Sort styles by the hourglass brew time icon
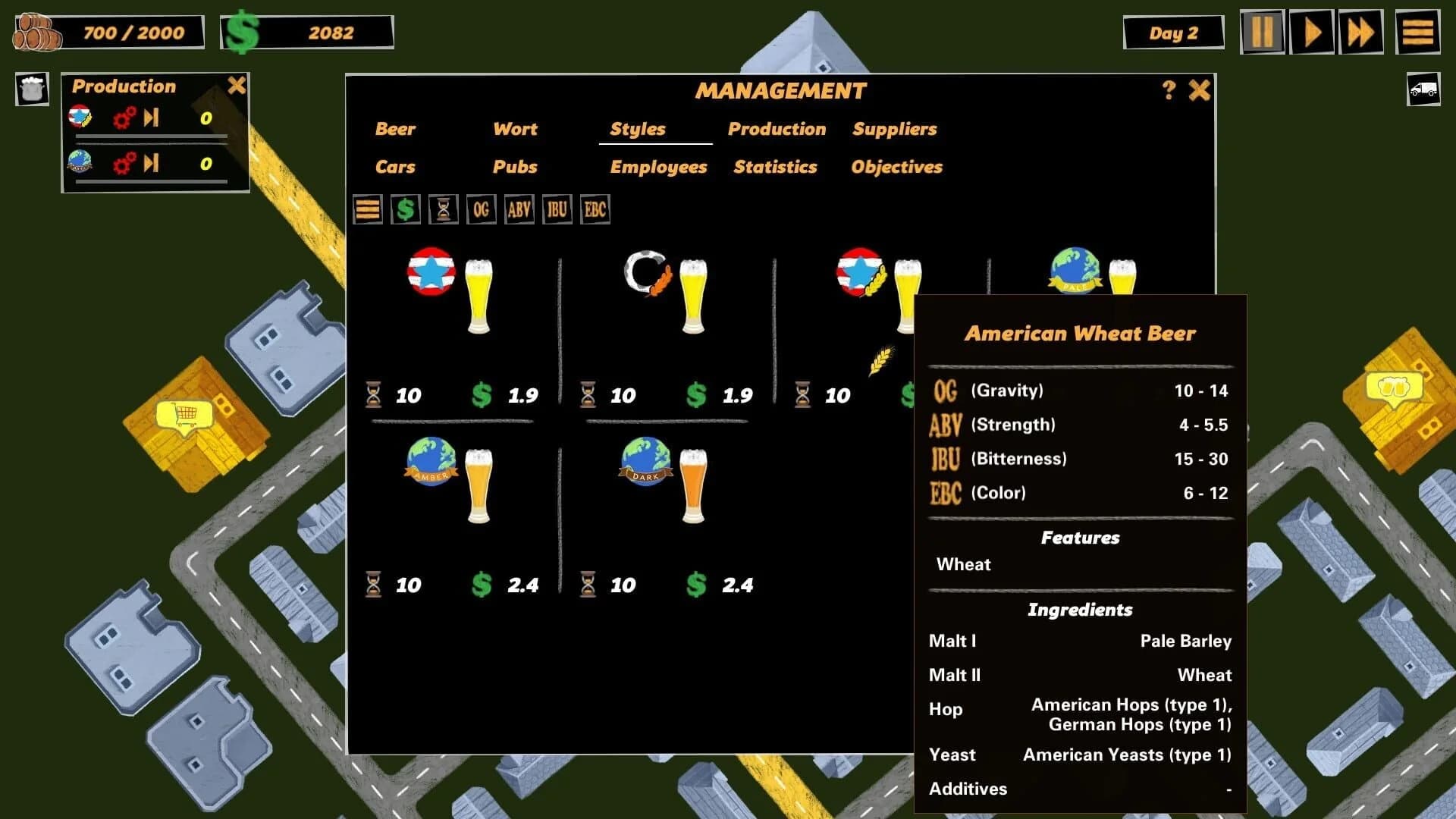This screenshot has height=819, width=1456. 442,209
